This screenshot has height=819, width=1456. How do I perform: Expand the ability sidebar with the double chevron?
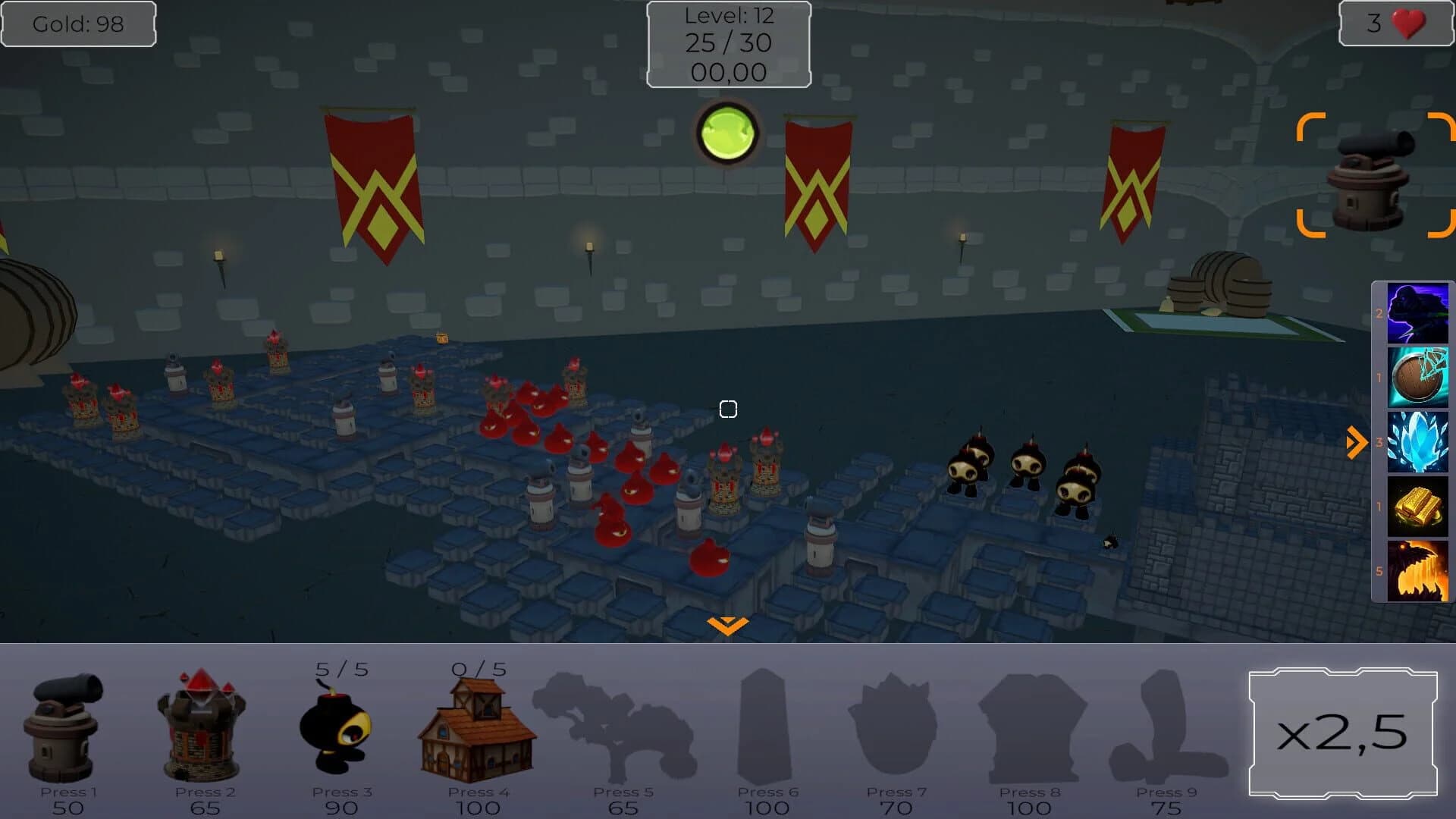tap(1357, 441)
